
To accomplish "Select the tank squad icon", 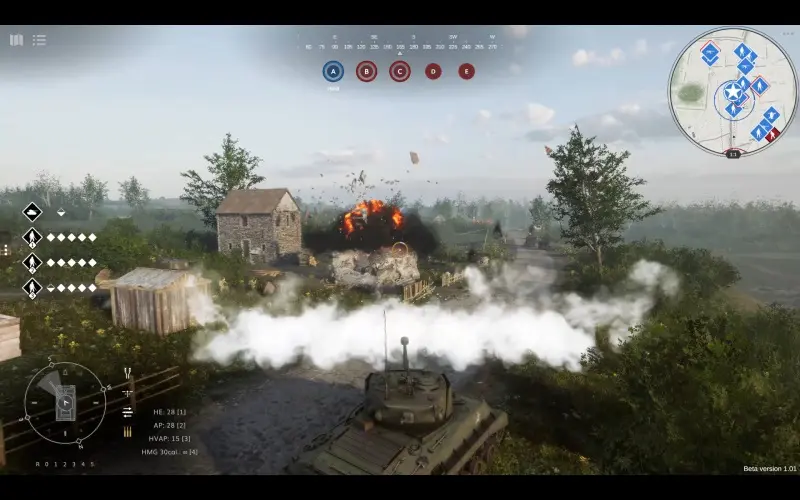I will [x=32, y=212].
